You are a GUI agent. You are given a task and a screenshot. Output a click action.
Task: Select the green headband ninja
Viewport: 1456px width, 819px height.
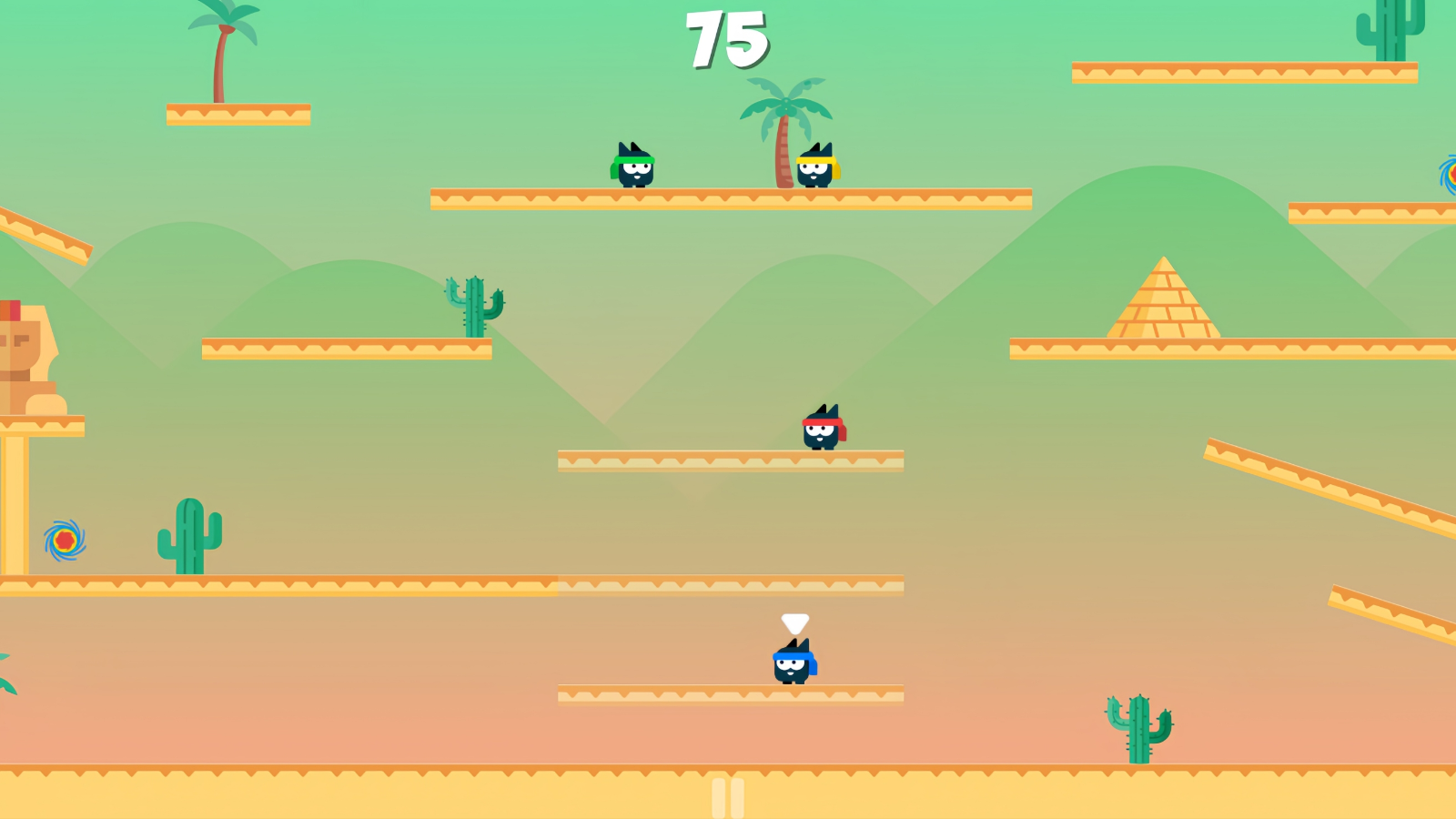637,168
